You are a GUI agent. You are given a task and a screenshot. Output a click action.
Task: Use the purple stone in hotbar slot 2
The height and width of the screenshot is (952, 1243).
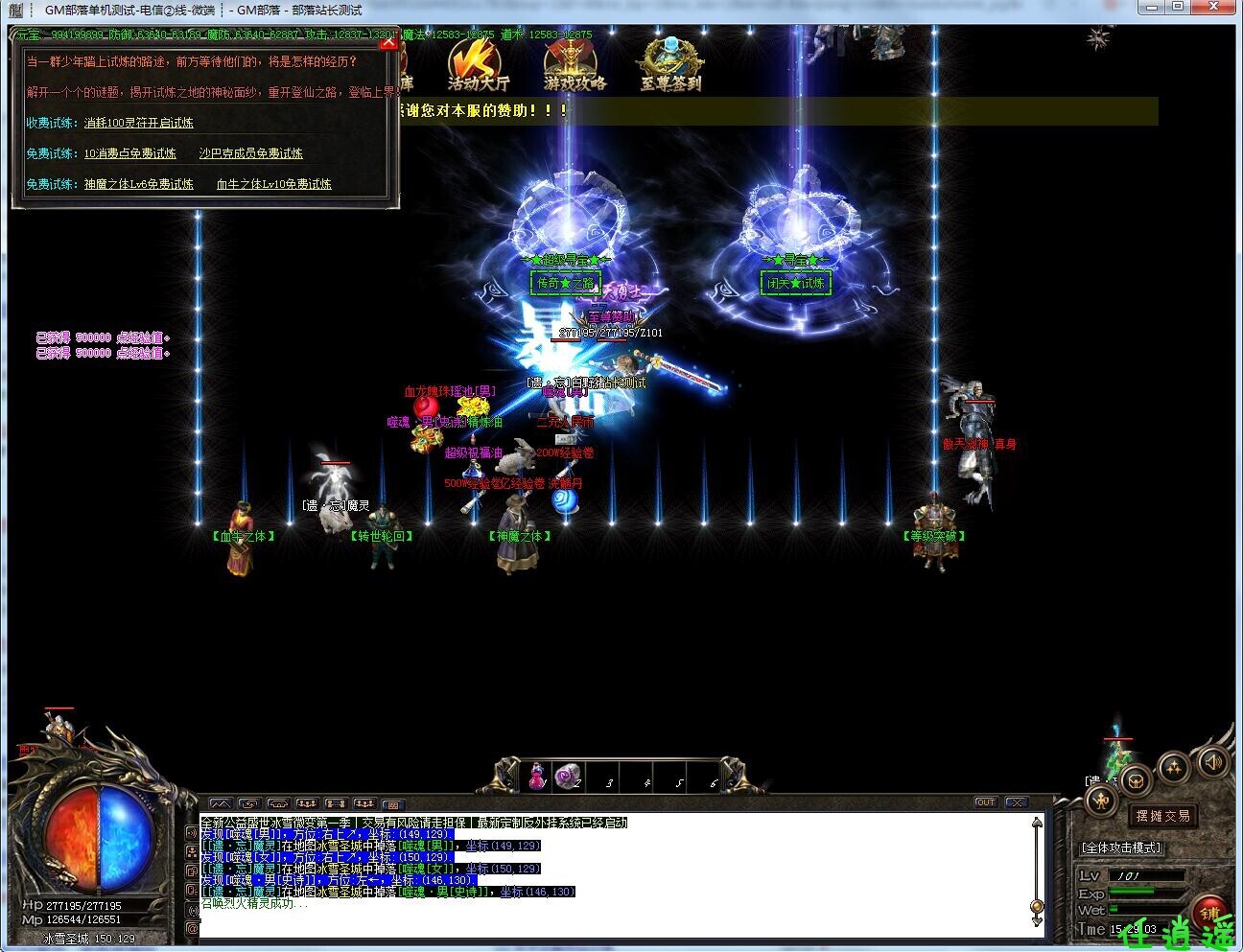coord(569,776)
